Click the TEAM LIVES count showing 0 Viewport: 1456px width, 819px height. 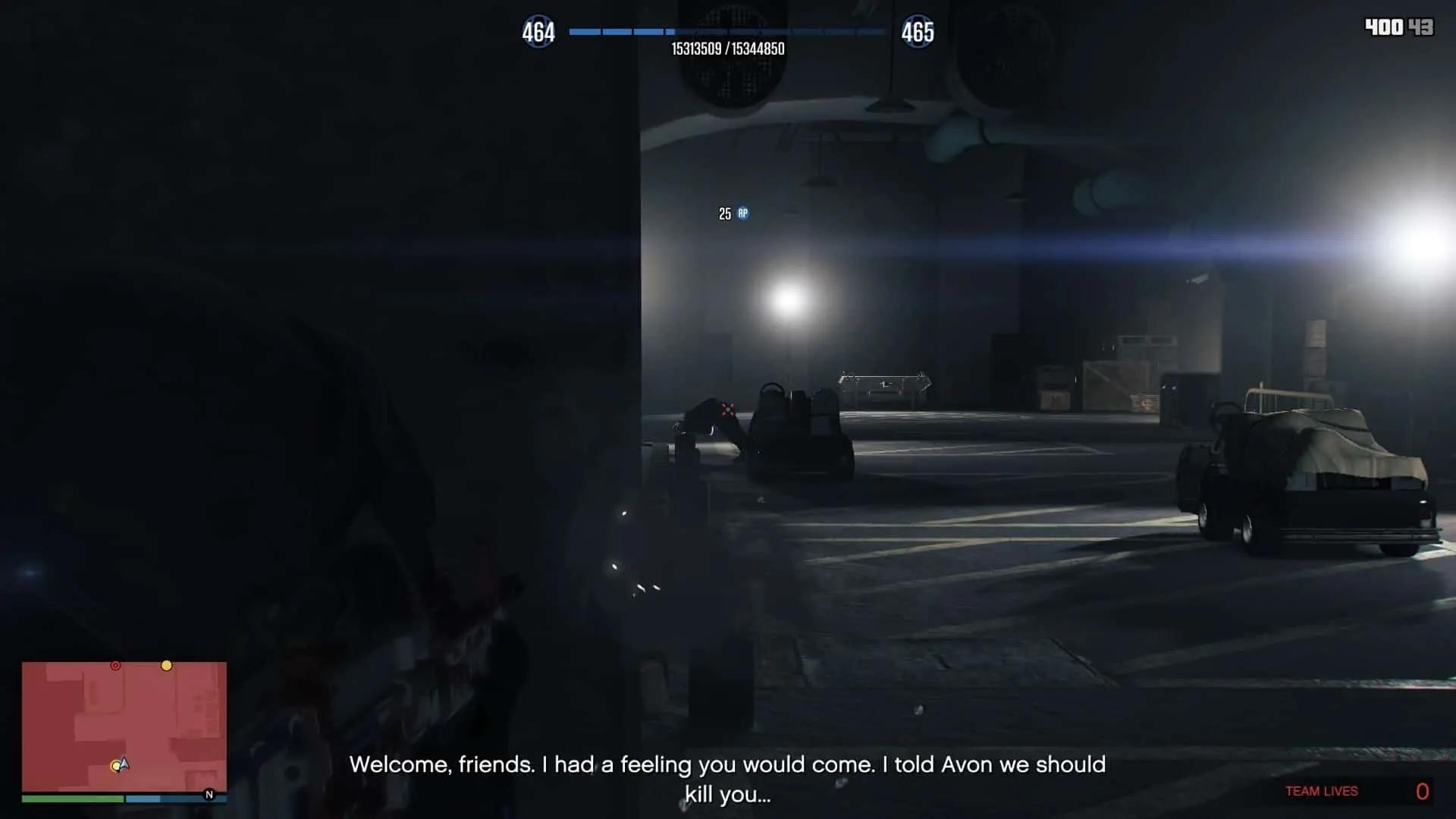[1423, 789]
